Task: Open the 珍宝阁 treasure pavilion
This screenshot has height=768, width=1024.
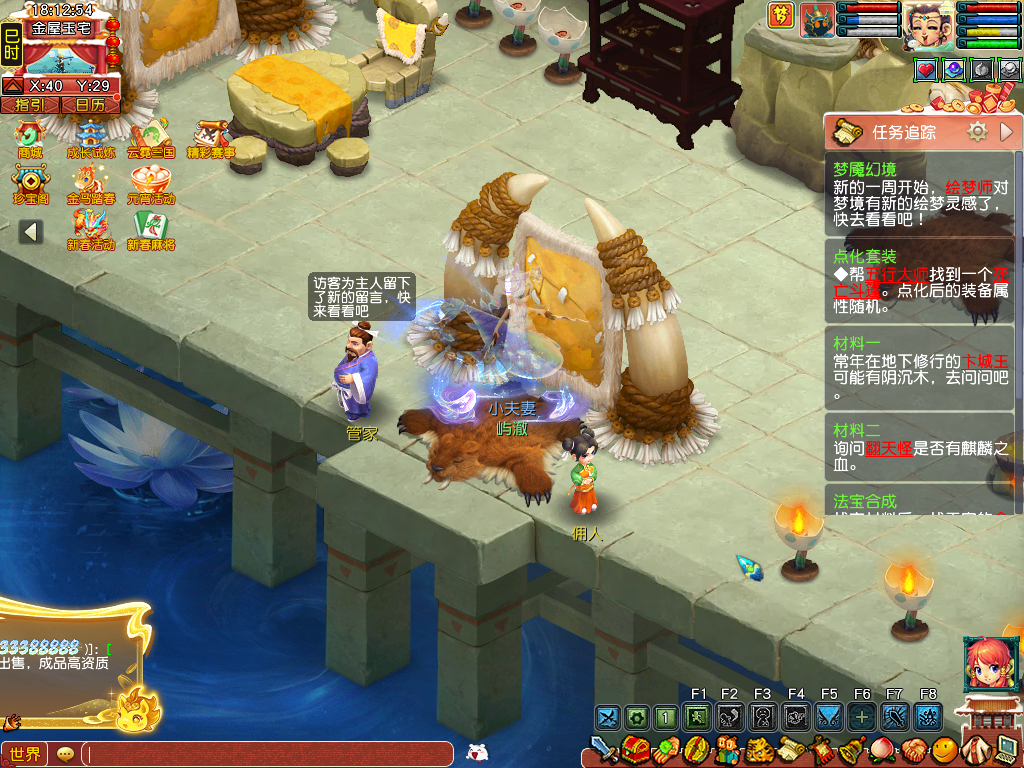Action: [30, 182]
